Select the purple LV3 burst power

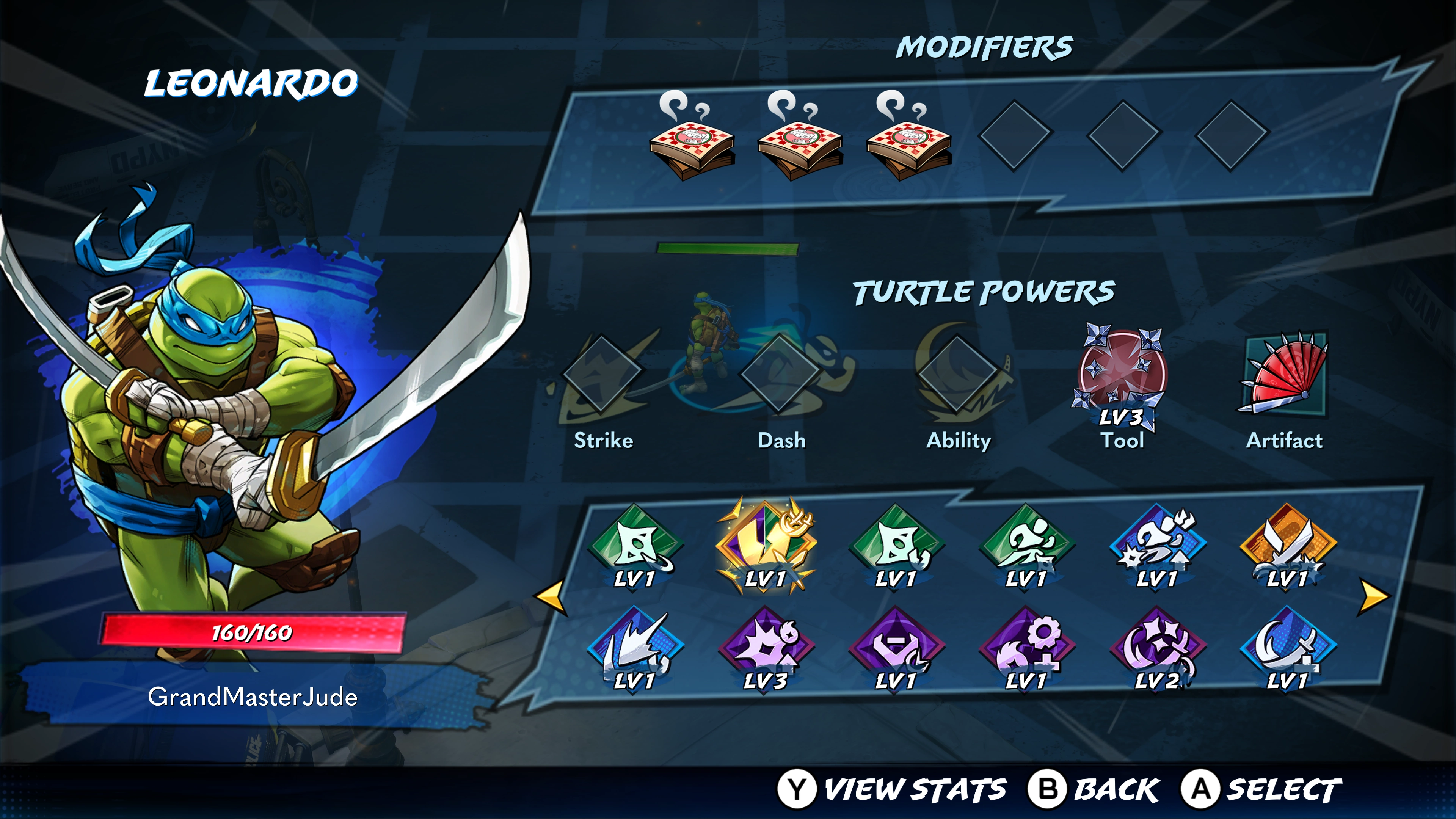tap(765, 649)
